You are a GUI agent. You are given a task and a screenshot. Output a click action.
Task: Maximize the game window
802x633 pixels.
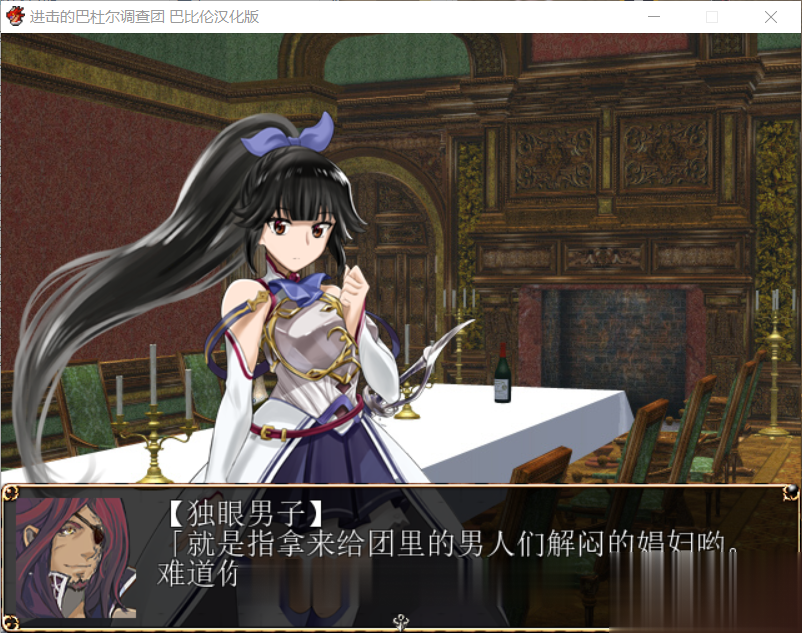coord(712,17)
